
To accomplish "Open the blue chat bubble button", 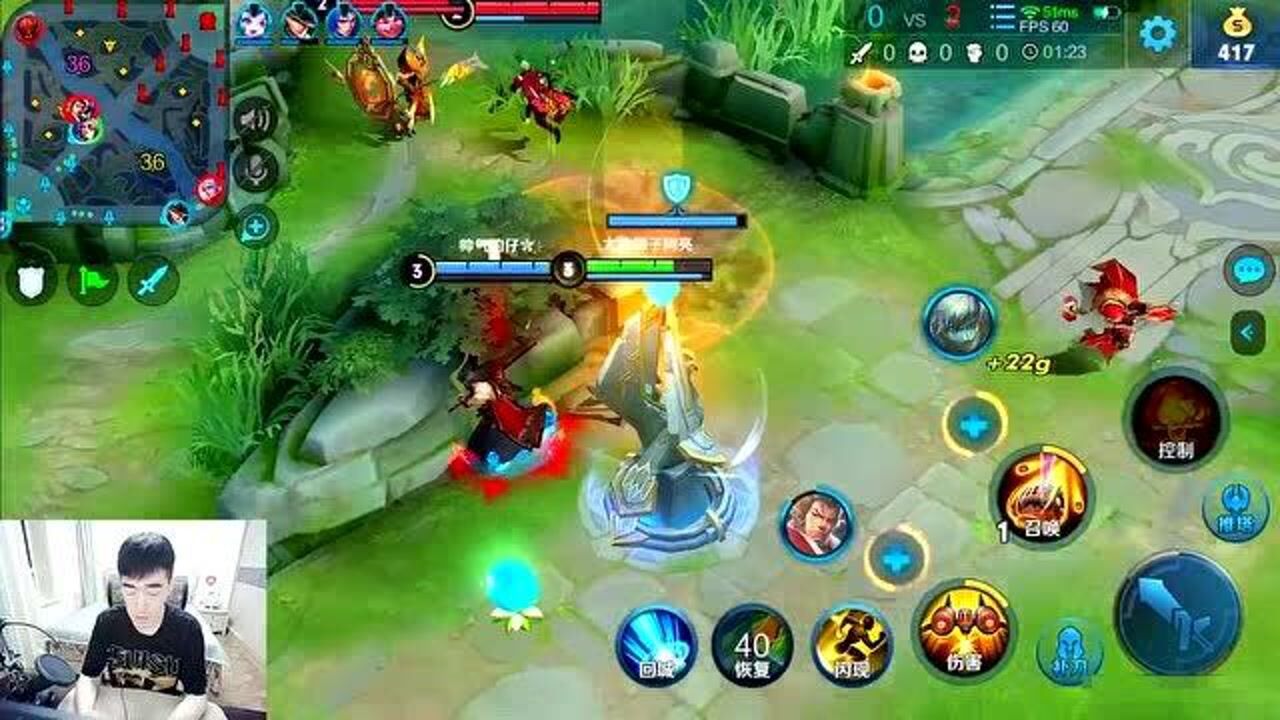I will (x=1248, y=270).
